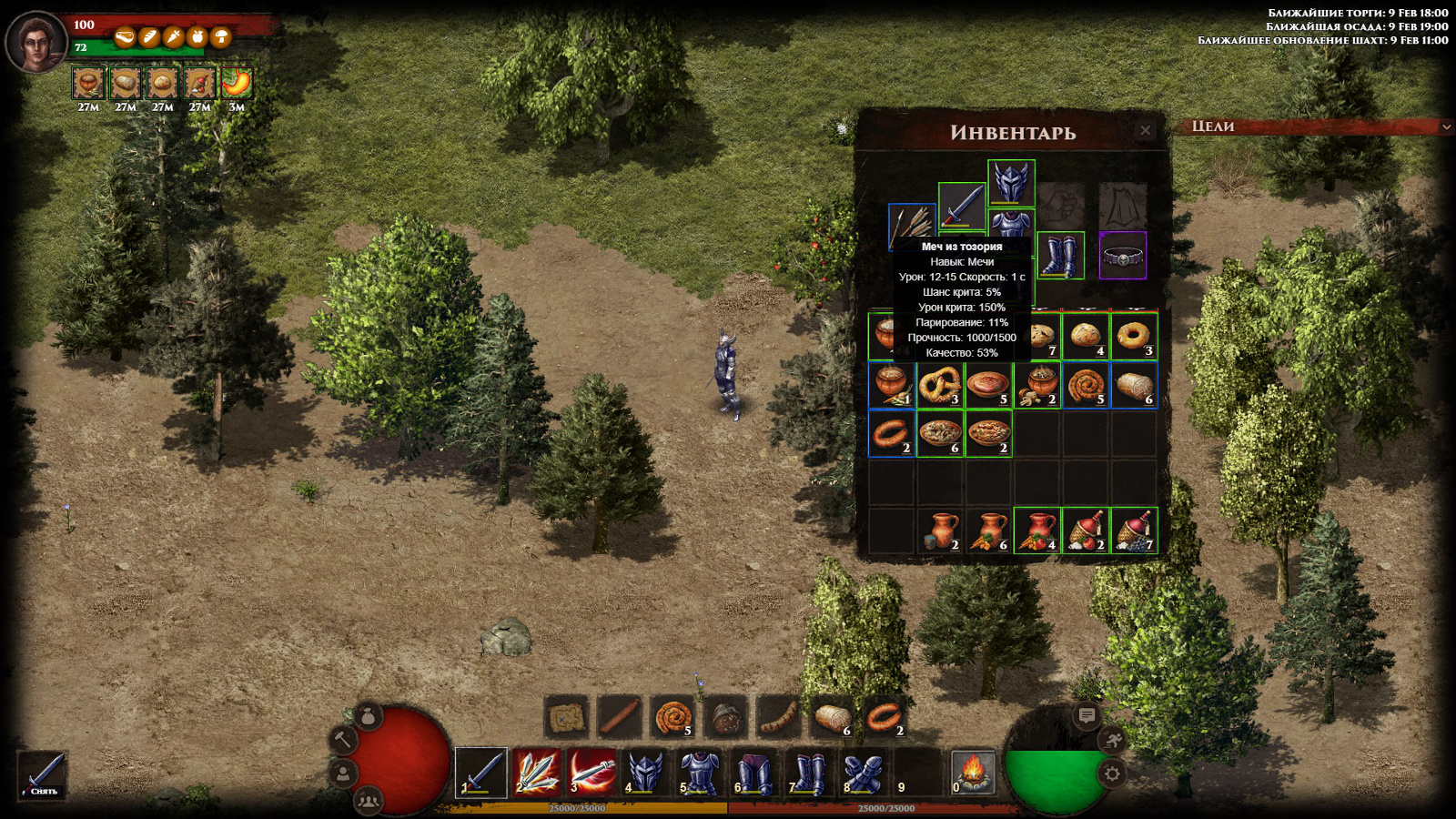Select the sword in hotbar slot 1
1456x819 pixels.
click(481, 773)
